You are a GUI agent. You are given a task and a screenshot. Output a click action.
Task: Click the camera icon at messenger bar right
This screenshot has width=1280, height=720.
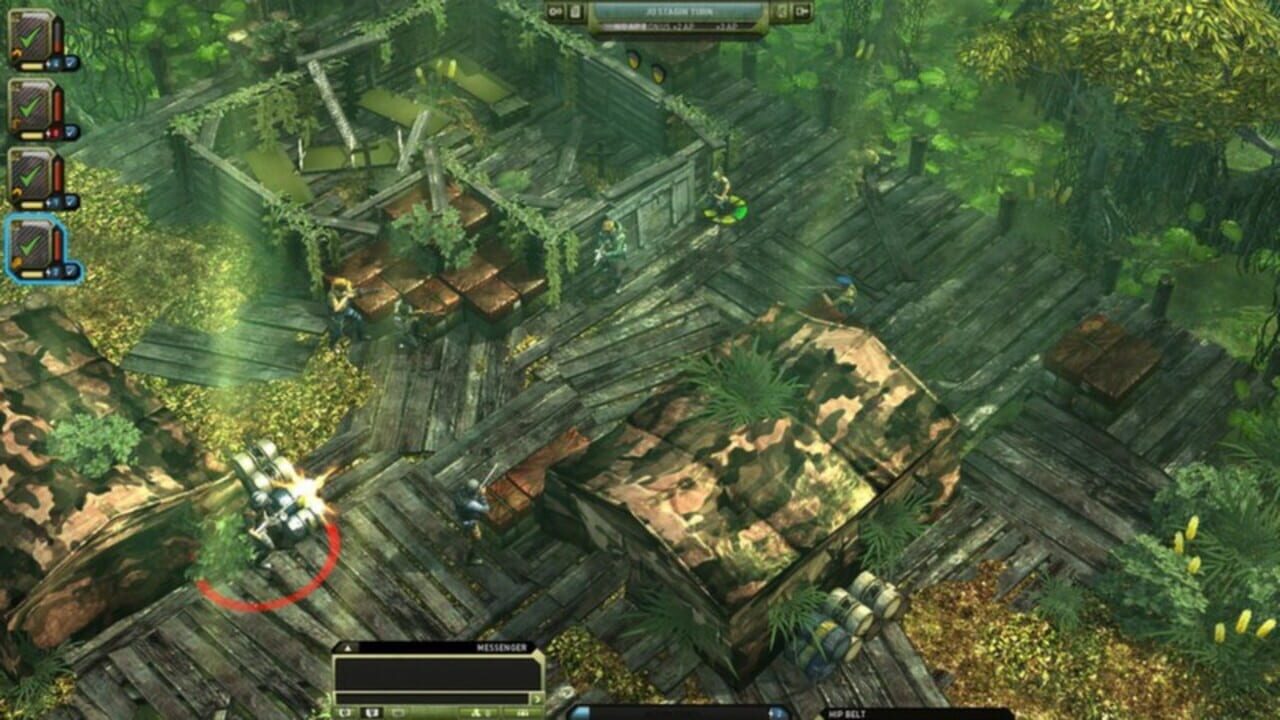tap(523, 712)
